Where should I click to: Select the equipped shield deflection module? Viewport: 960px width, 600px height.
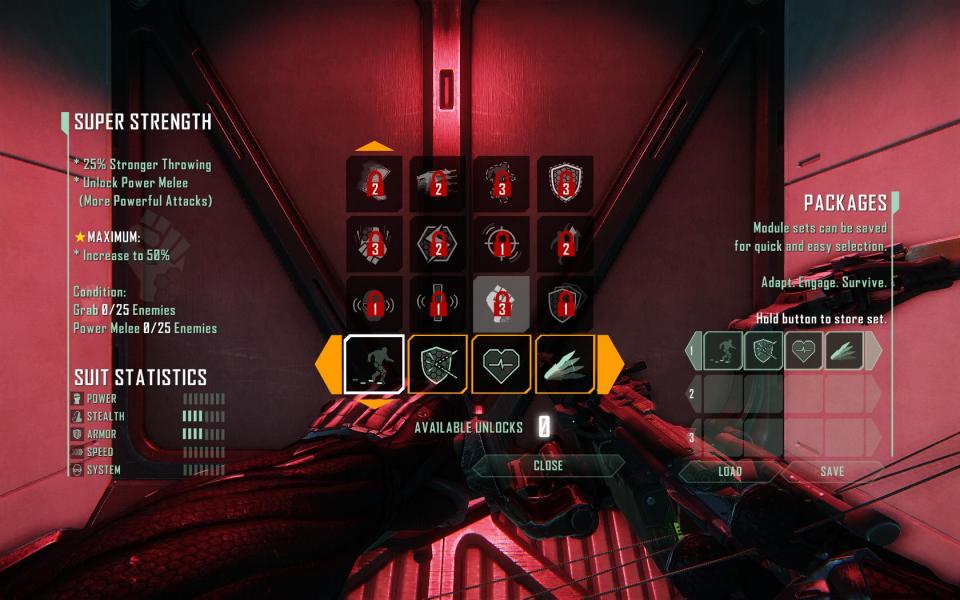[x=438, y=364]
